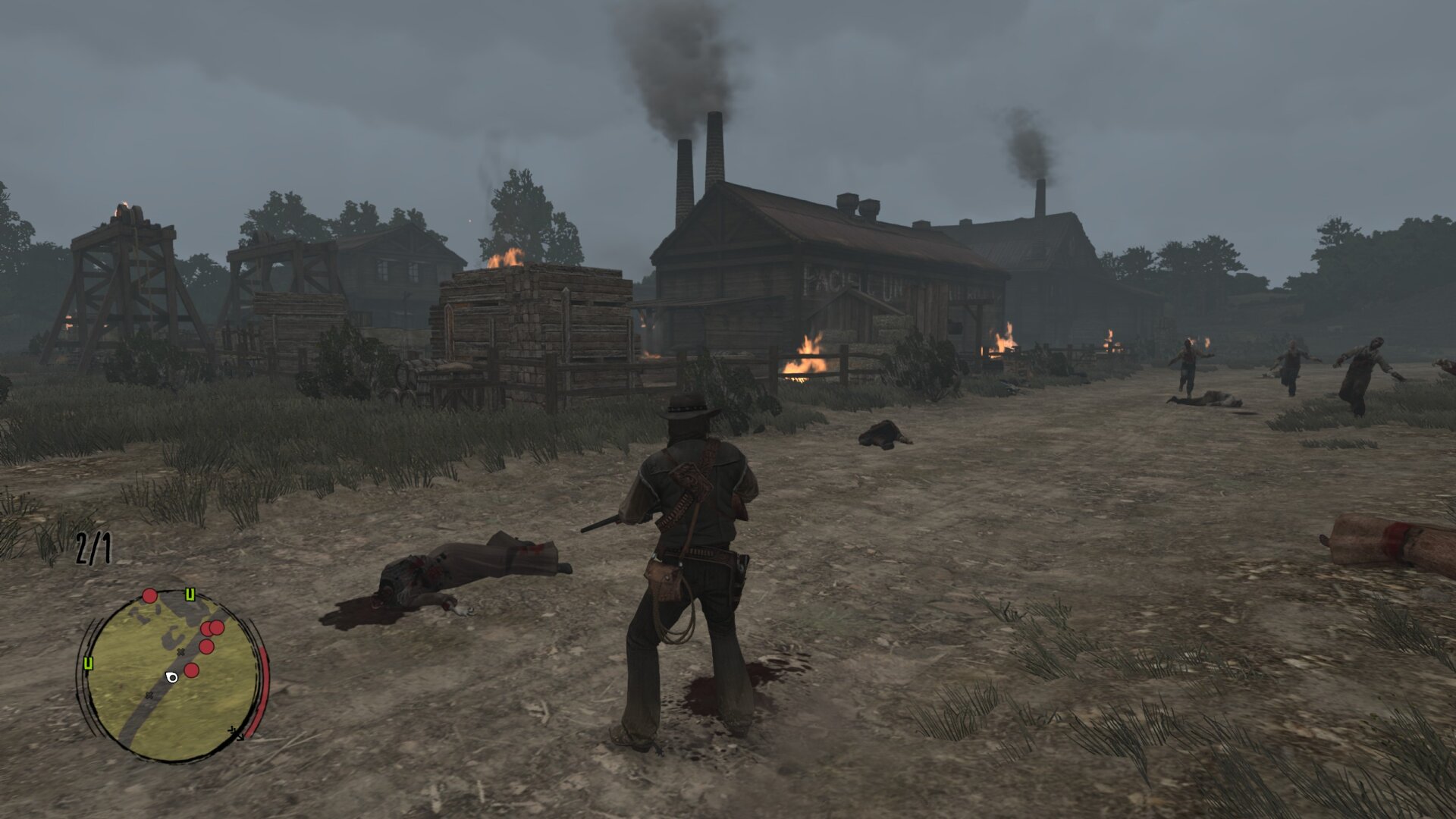This screenshot has width=1456, height=819.
Task: Click the white player arrow on the minimap
Action: tap(171, 677)
